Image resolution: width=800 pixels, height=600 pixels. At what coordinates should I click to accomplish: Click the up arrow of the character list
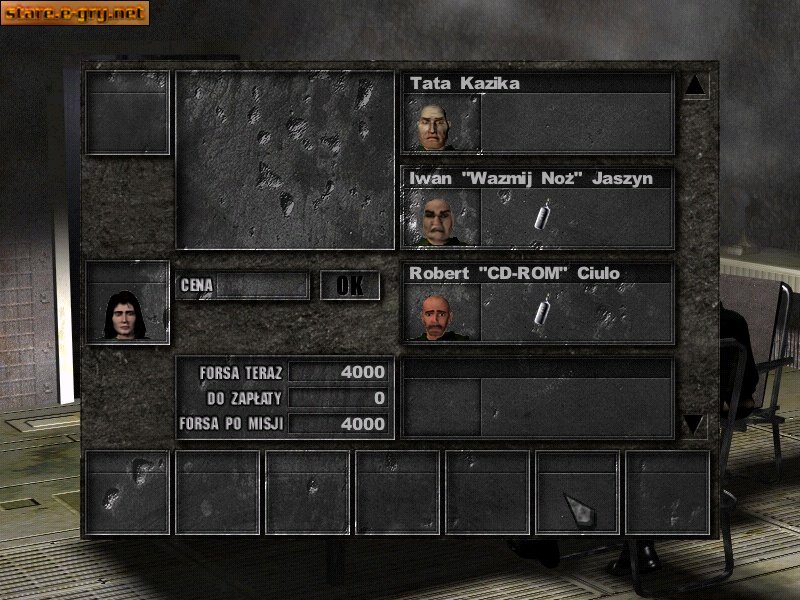(x=695, y=86)
